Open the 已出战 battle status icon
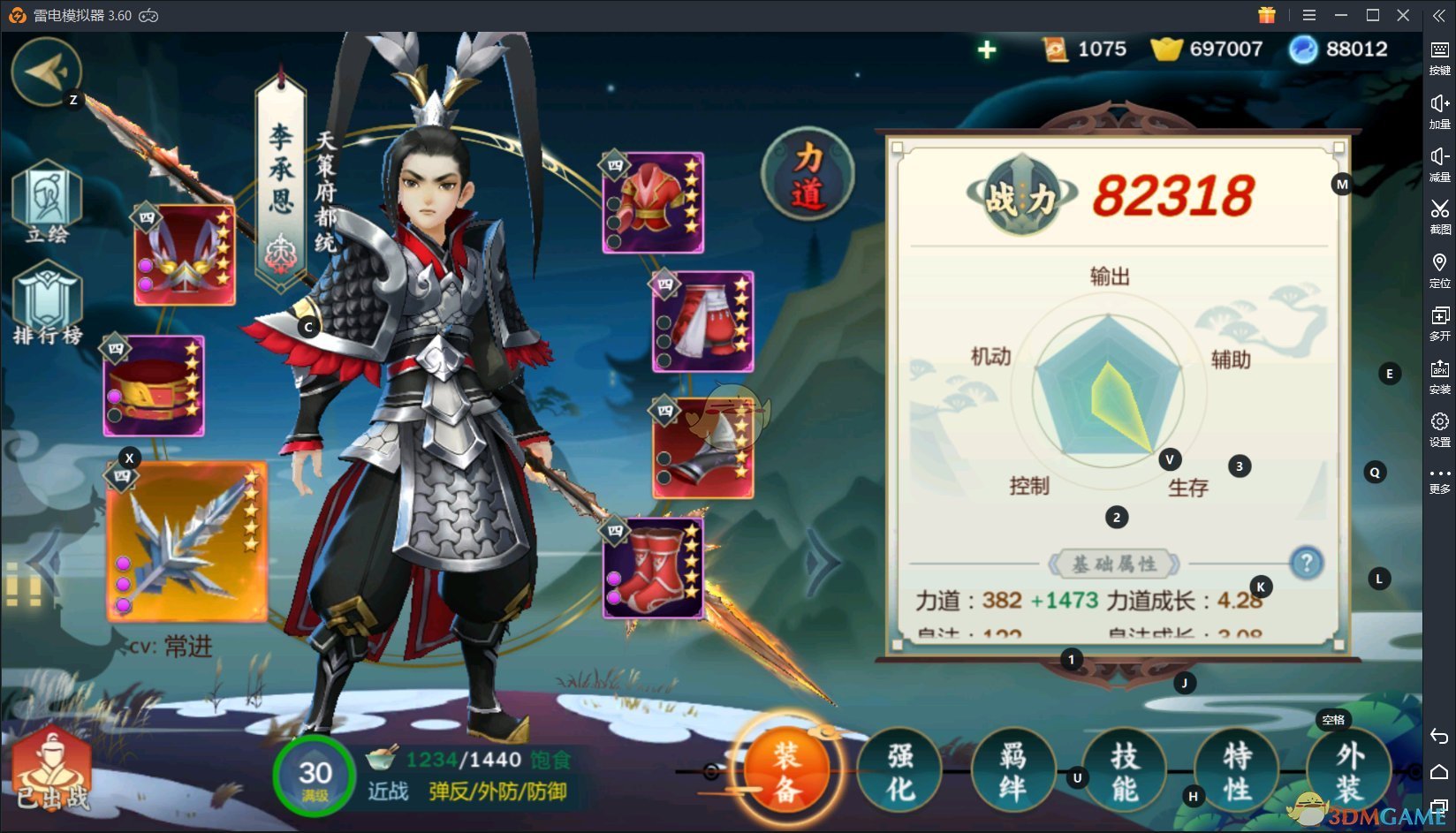 [x=53, y=777]
